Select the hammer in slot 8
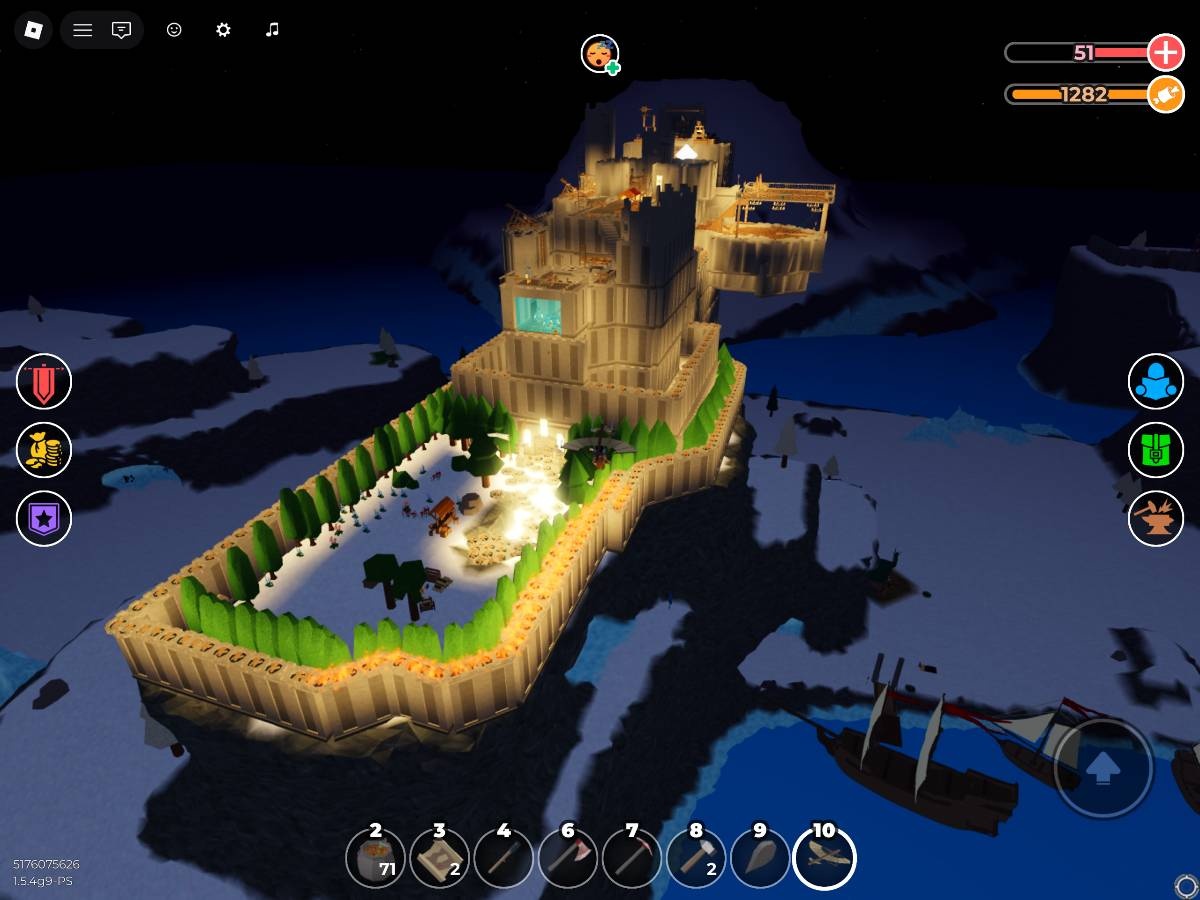Image resolution: width=1200 pixels, height=900 pixels. pos(696,858)
